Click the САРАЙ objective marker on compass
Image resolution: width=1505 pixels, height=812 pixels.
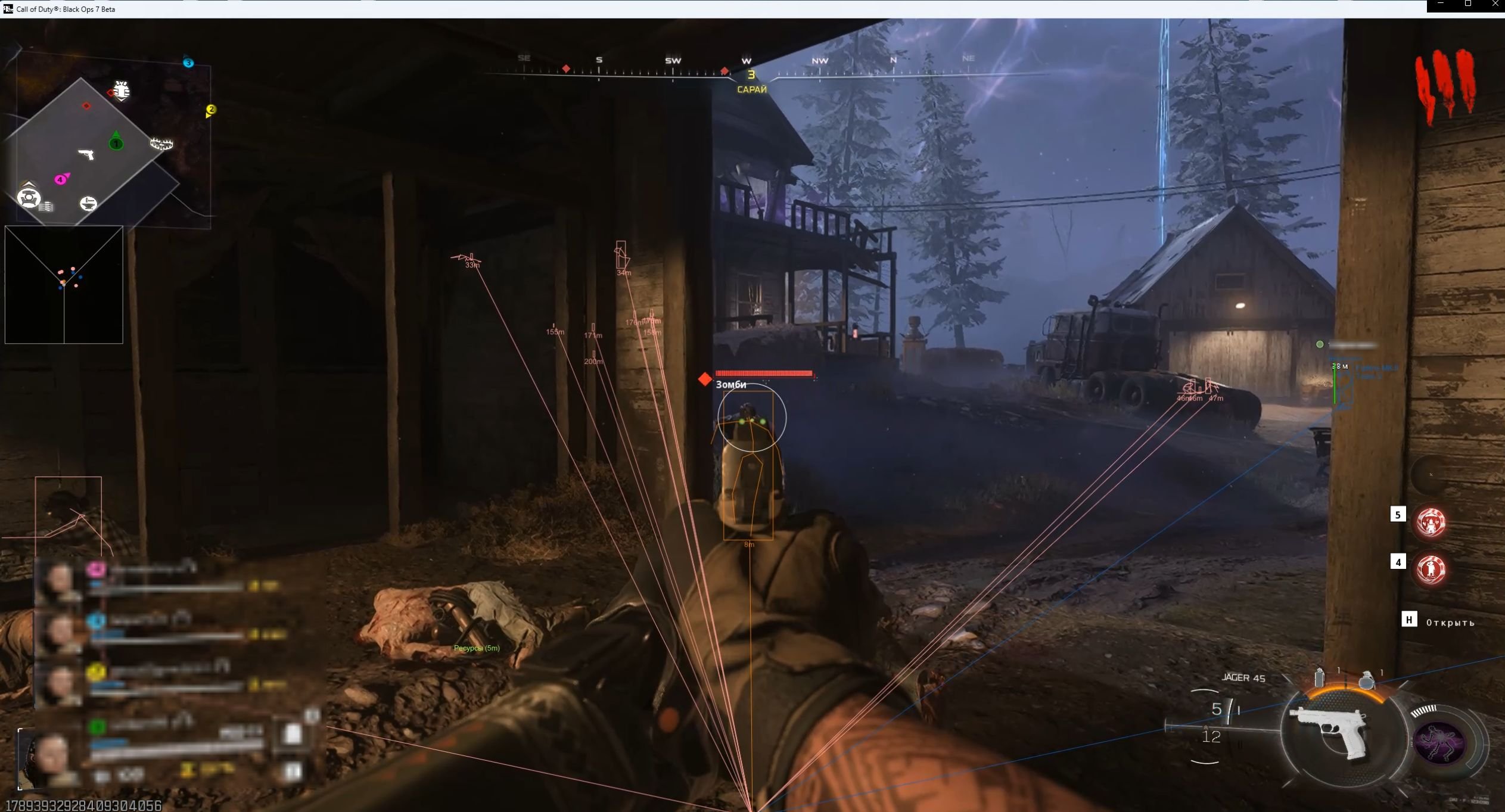pyautogui.click(x=751, y=82)
